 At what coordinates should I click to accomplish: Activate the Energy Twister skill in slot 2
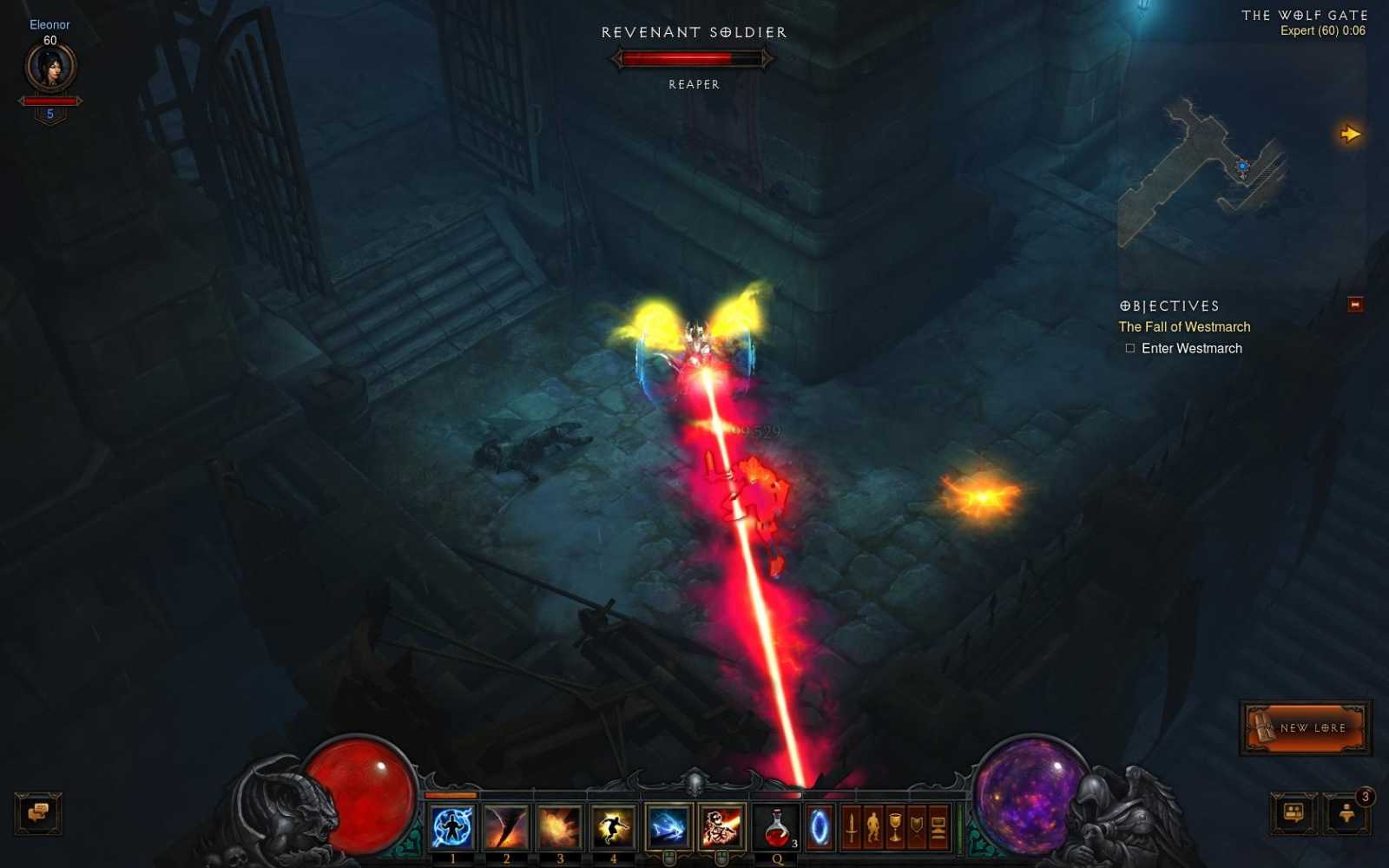tap(504, 826)
